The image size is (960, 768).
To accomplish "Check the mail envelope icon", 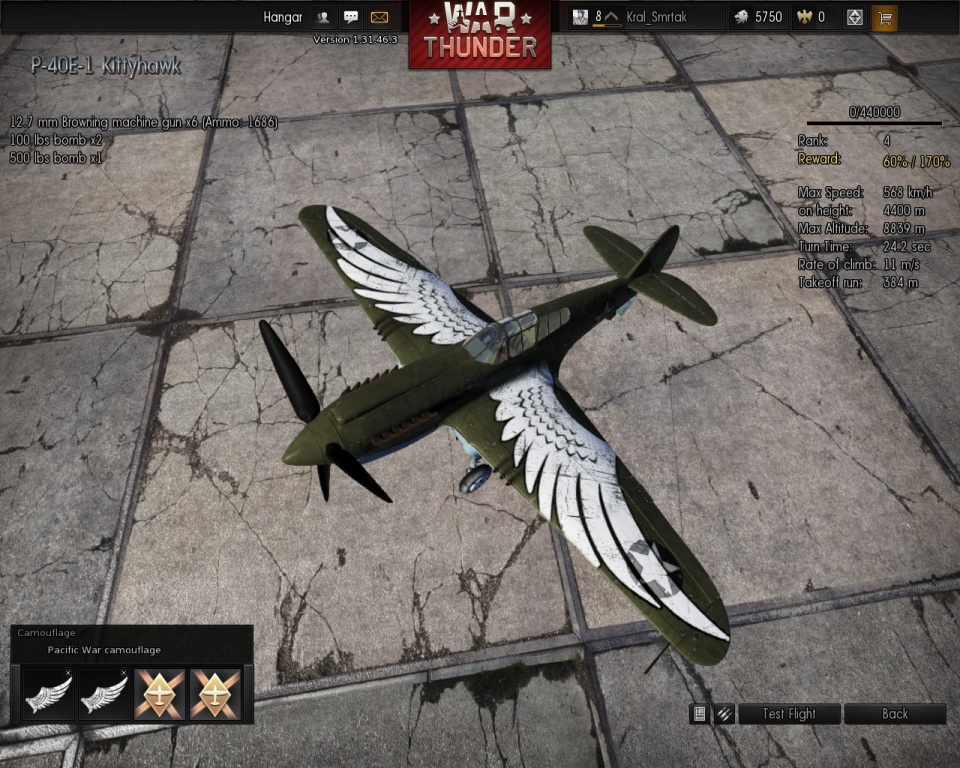I will (379, 17).
